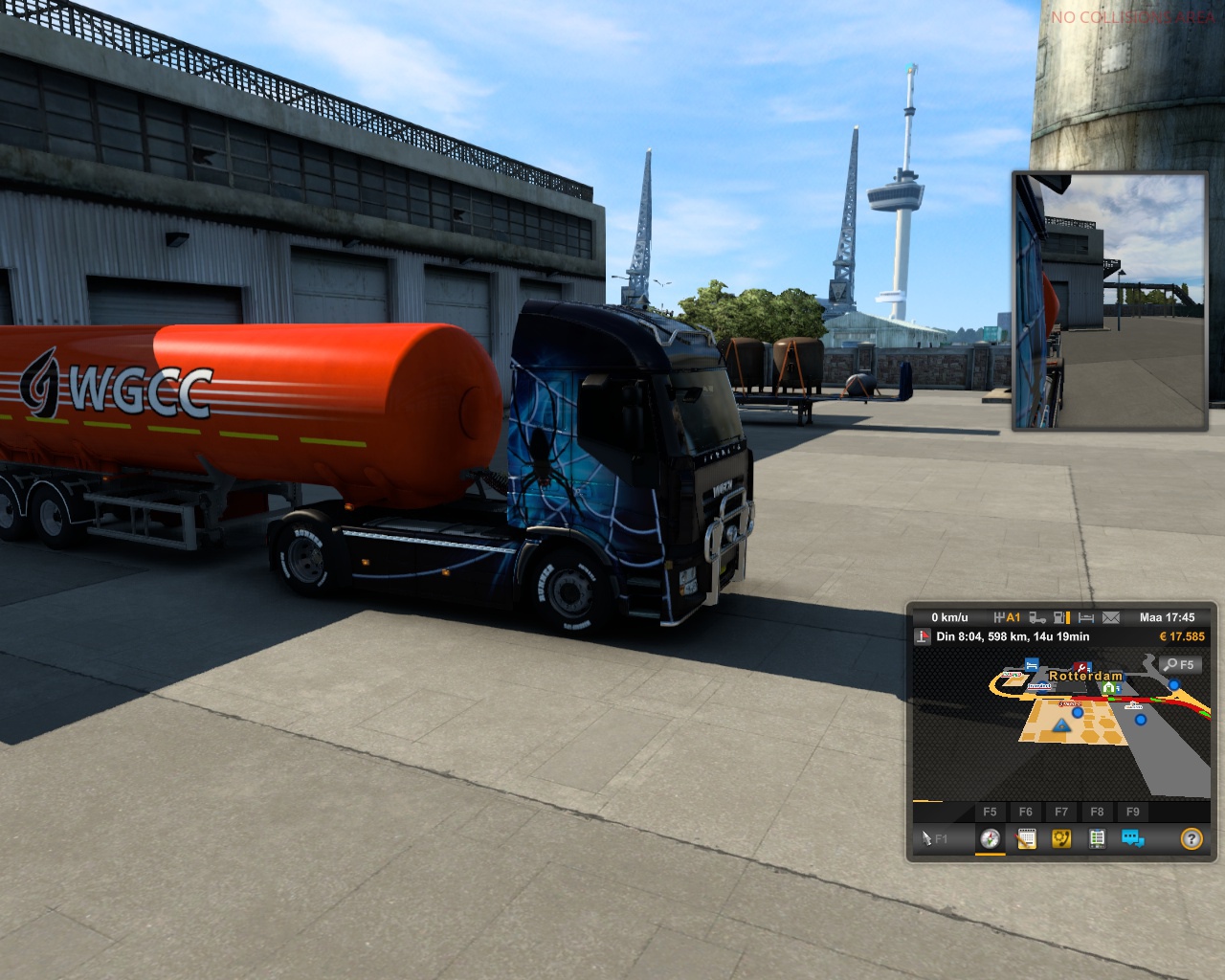Click the truck damage status icon

tap(1036, 617)
